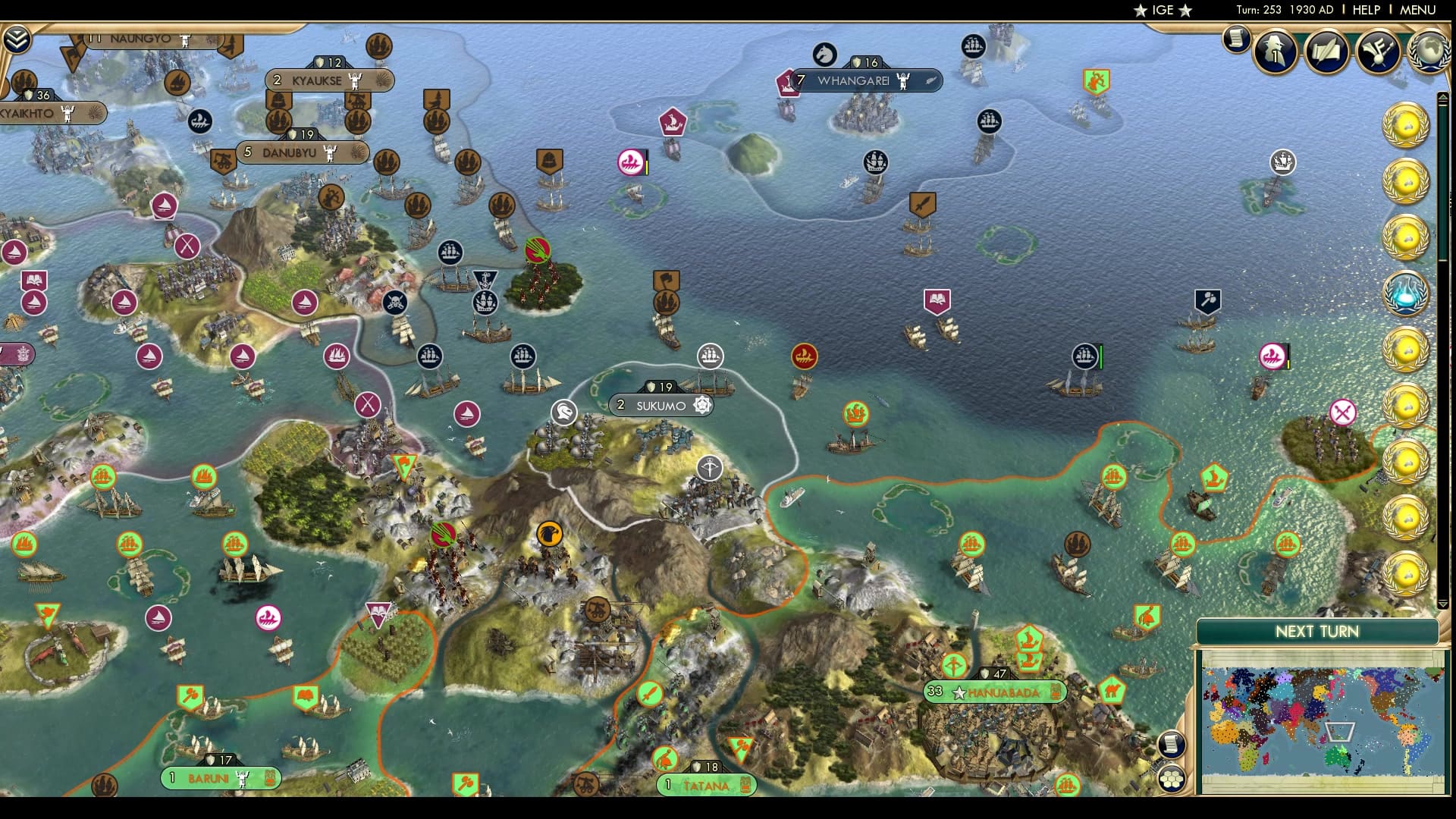Screen dimensions: 1456x819
Task: Open the IGE in-game editor
Action: coord(1163,10)
